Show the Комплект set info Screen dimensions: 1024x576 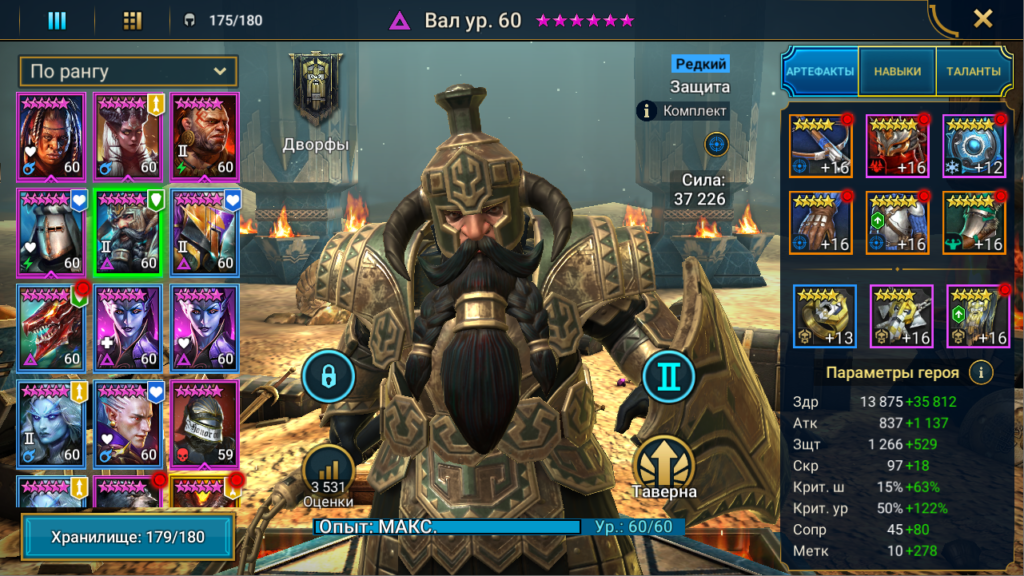click(685, 111)
